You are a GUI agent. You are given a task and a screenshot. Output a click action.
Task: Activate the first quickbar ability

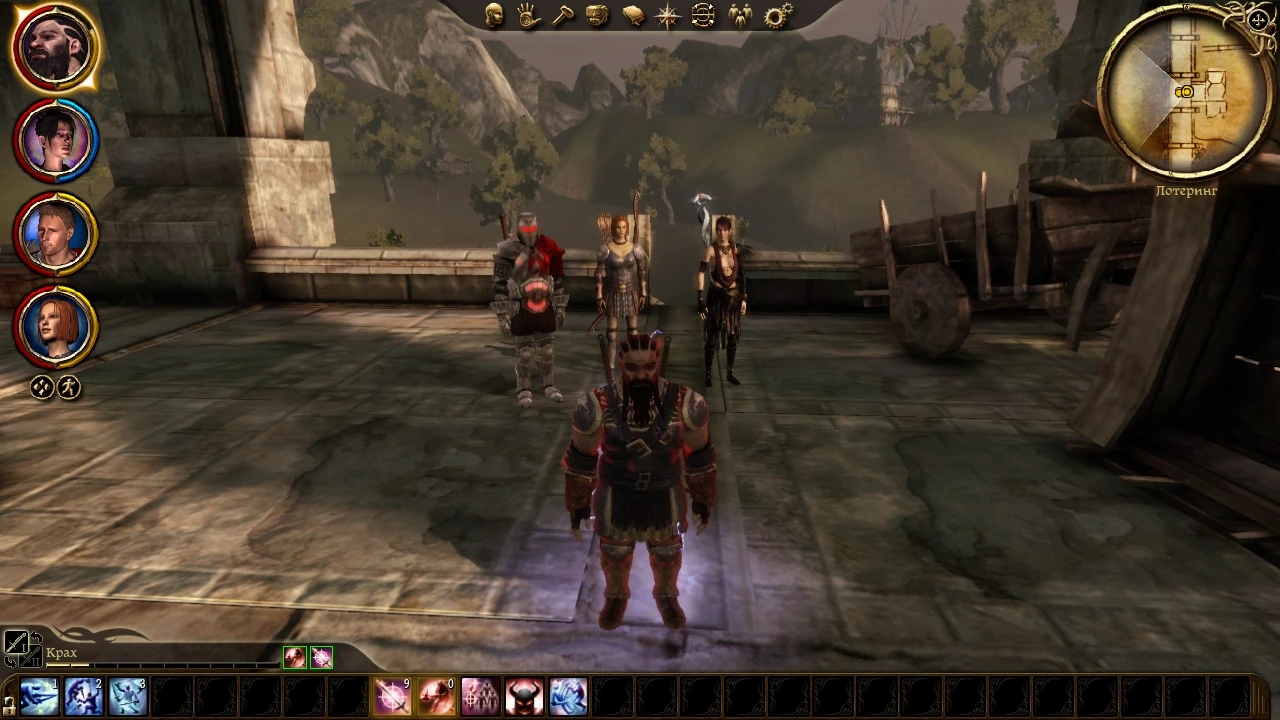point(40,694)
